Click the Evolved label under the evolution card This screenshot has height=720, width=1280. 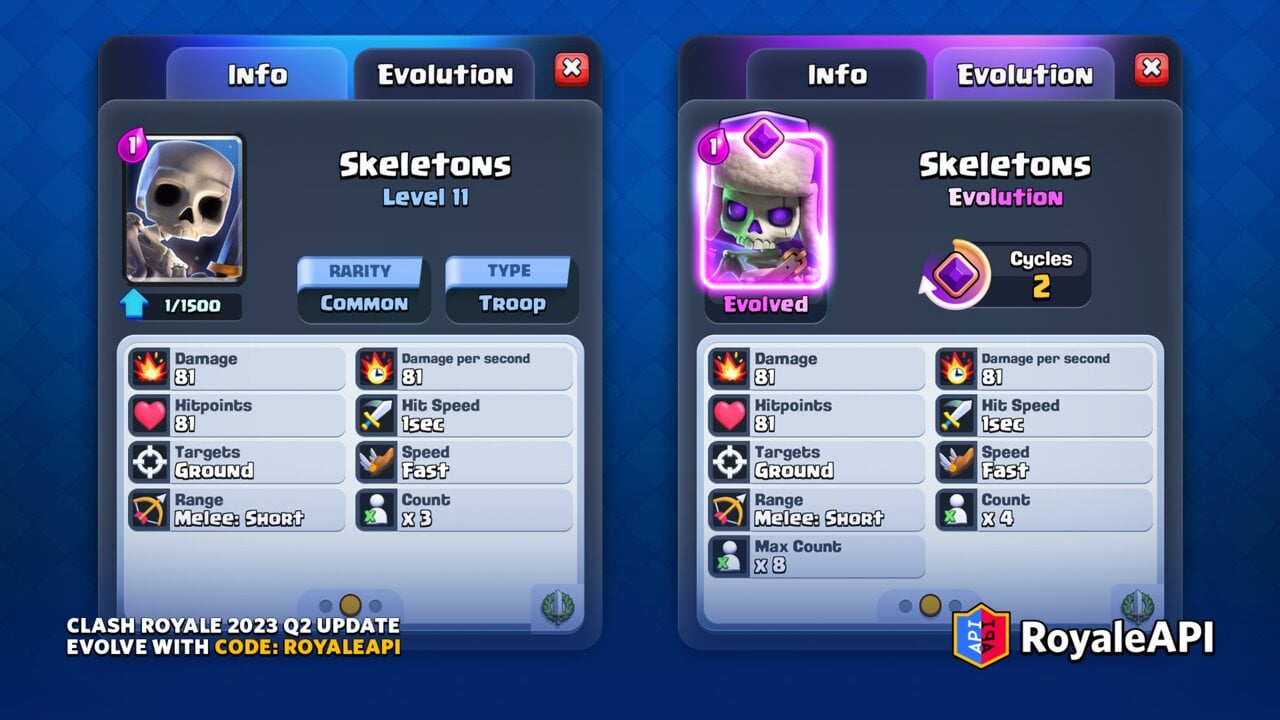click(764, 305)
